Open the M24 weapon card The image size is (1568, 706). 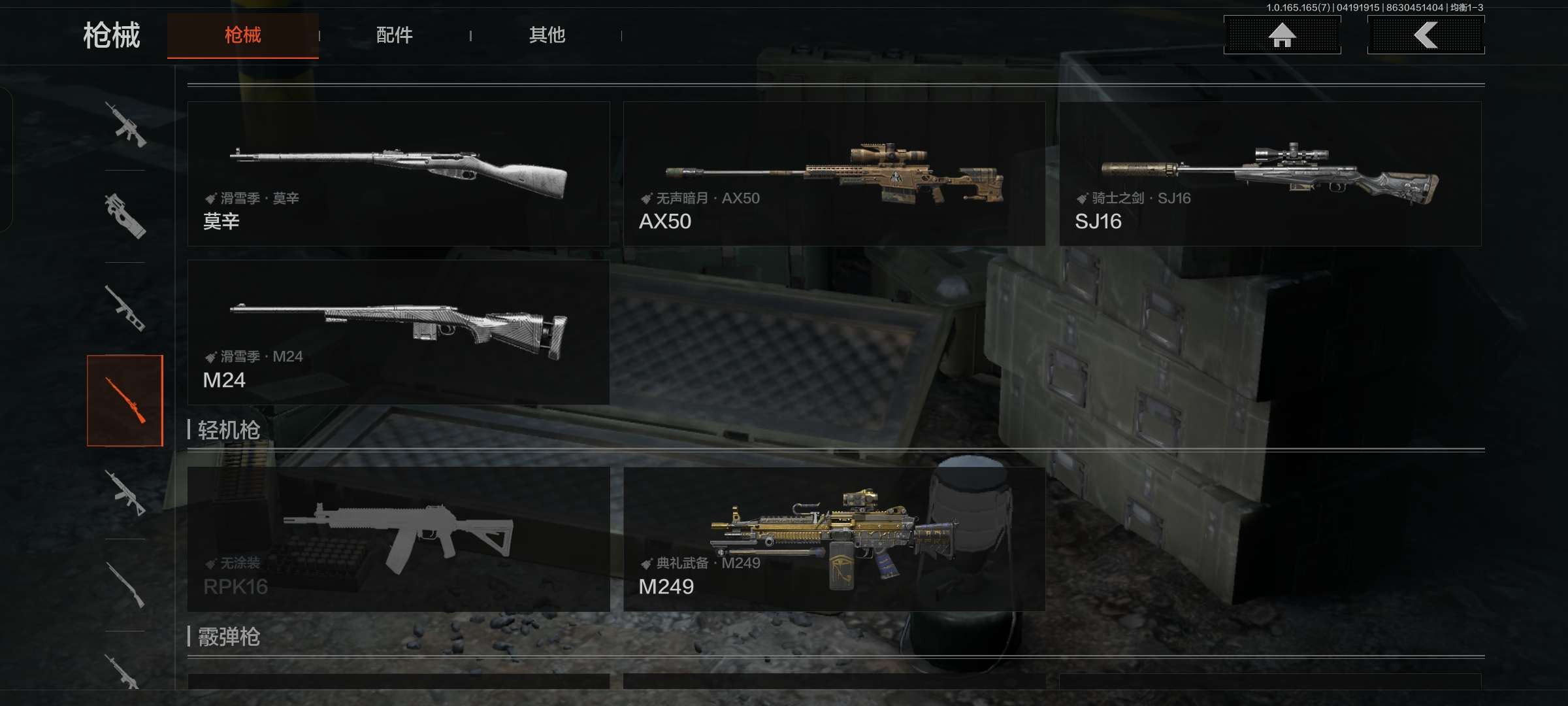coord(399,332)
